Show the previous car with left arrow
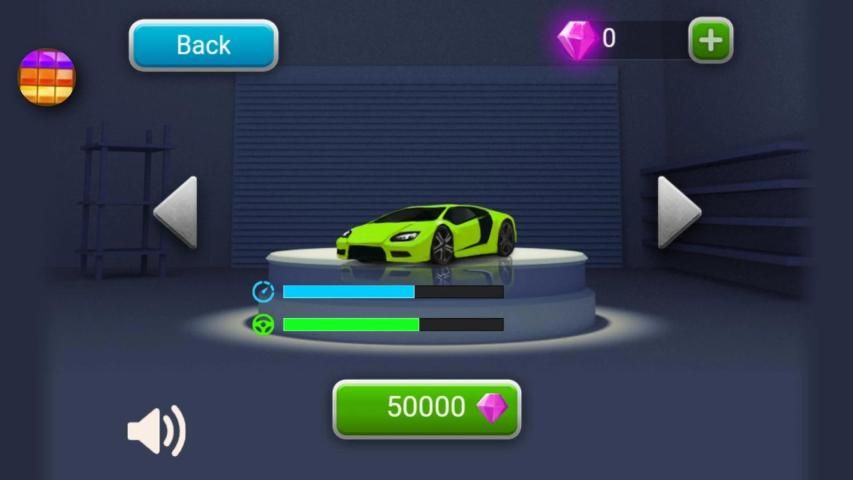This screenshot has width=853, height=480. pos(177,212)
